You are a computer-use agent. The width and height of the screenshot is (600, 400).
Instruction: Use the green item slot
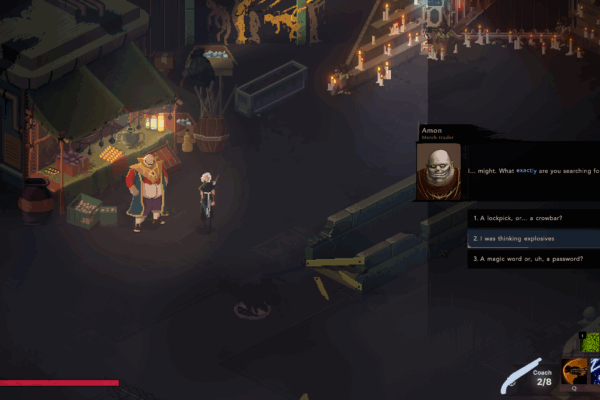click(590, 343)
